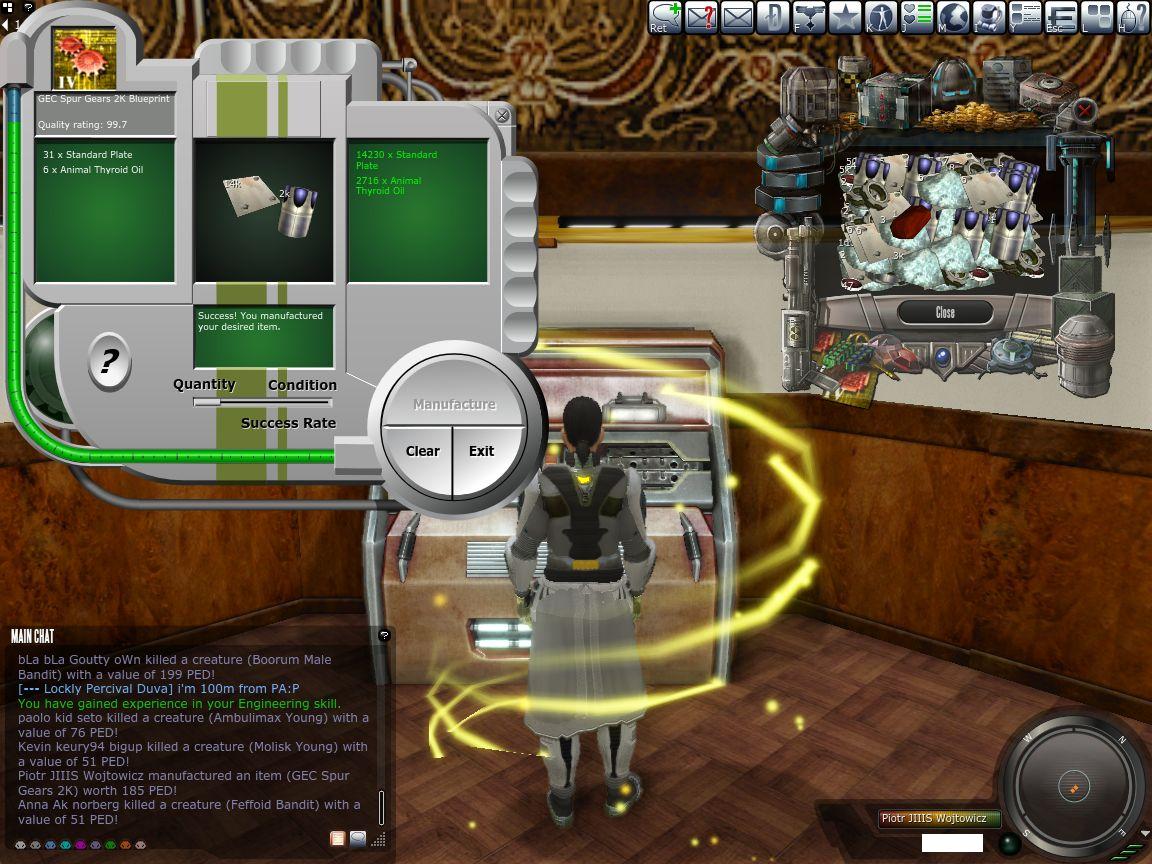
Task: Click the Main Chat help question mark
Action: 384,635
